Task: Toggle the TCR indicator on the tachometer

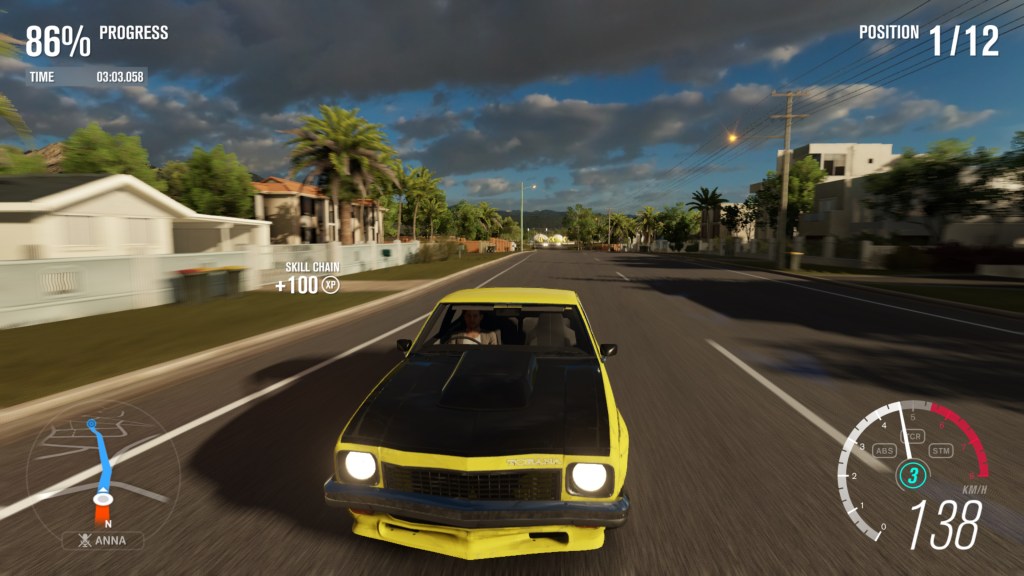Action: coord(912,437)
